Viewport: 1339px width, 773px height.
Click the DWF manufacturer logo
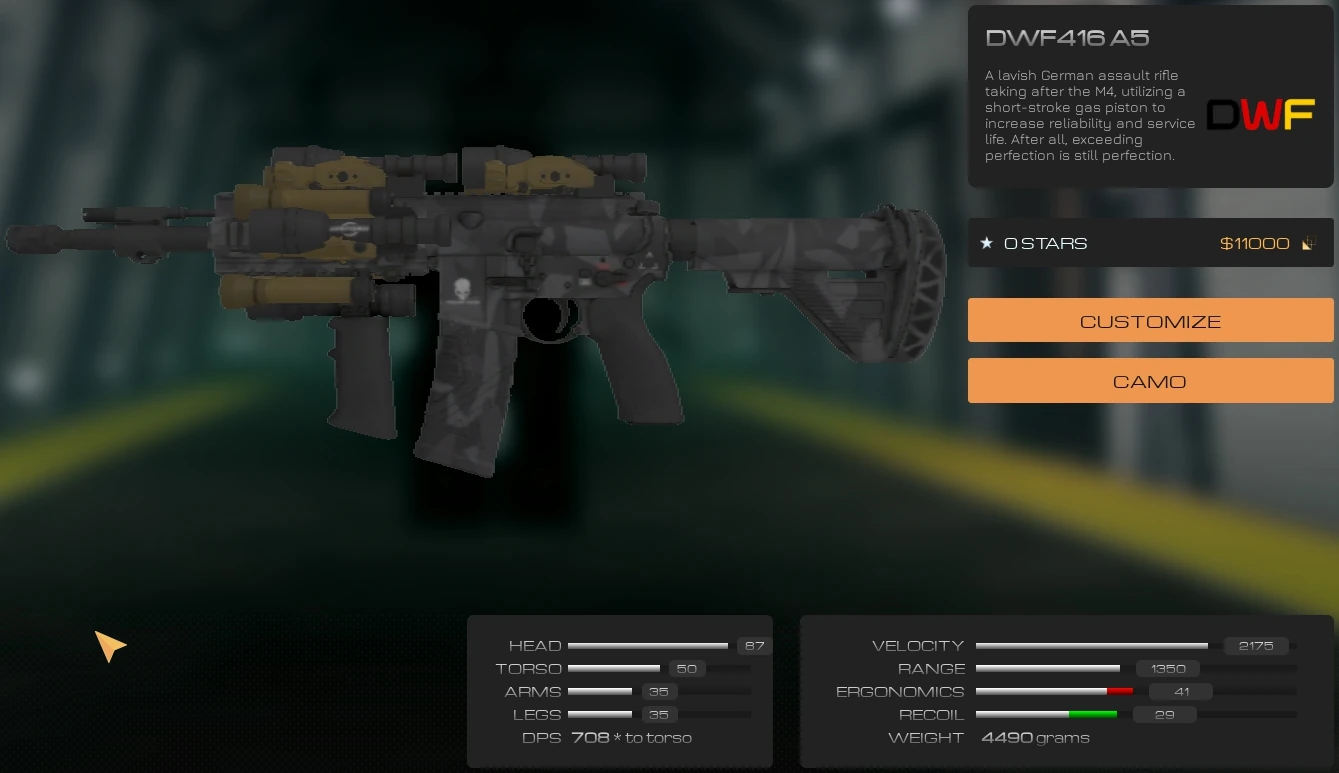(1260, 114)
